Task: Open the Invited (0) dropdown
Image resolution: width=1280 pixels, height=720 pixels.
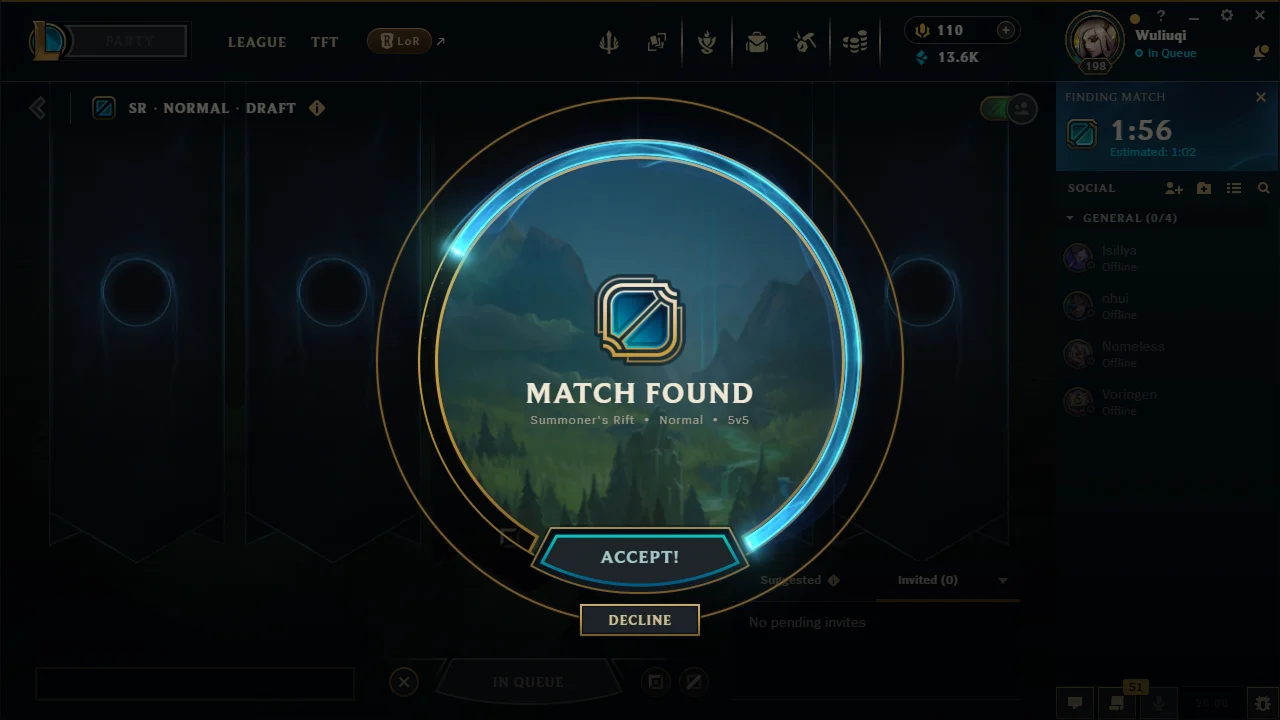Action: point(927,580)
